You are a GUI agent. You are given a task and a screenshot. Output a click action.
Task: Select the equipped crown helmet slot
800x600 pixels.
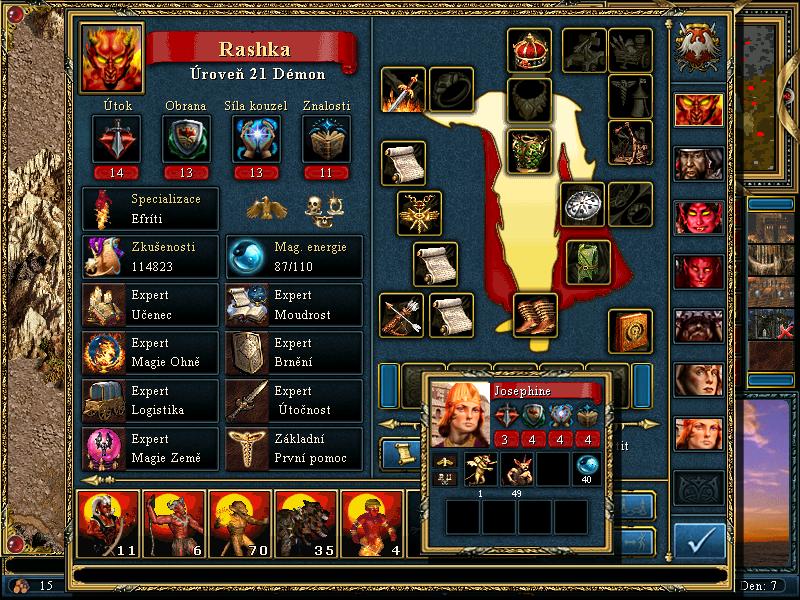529,50
